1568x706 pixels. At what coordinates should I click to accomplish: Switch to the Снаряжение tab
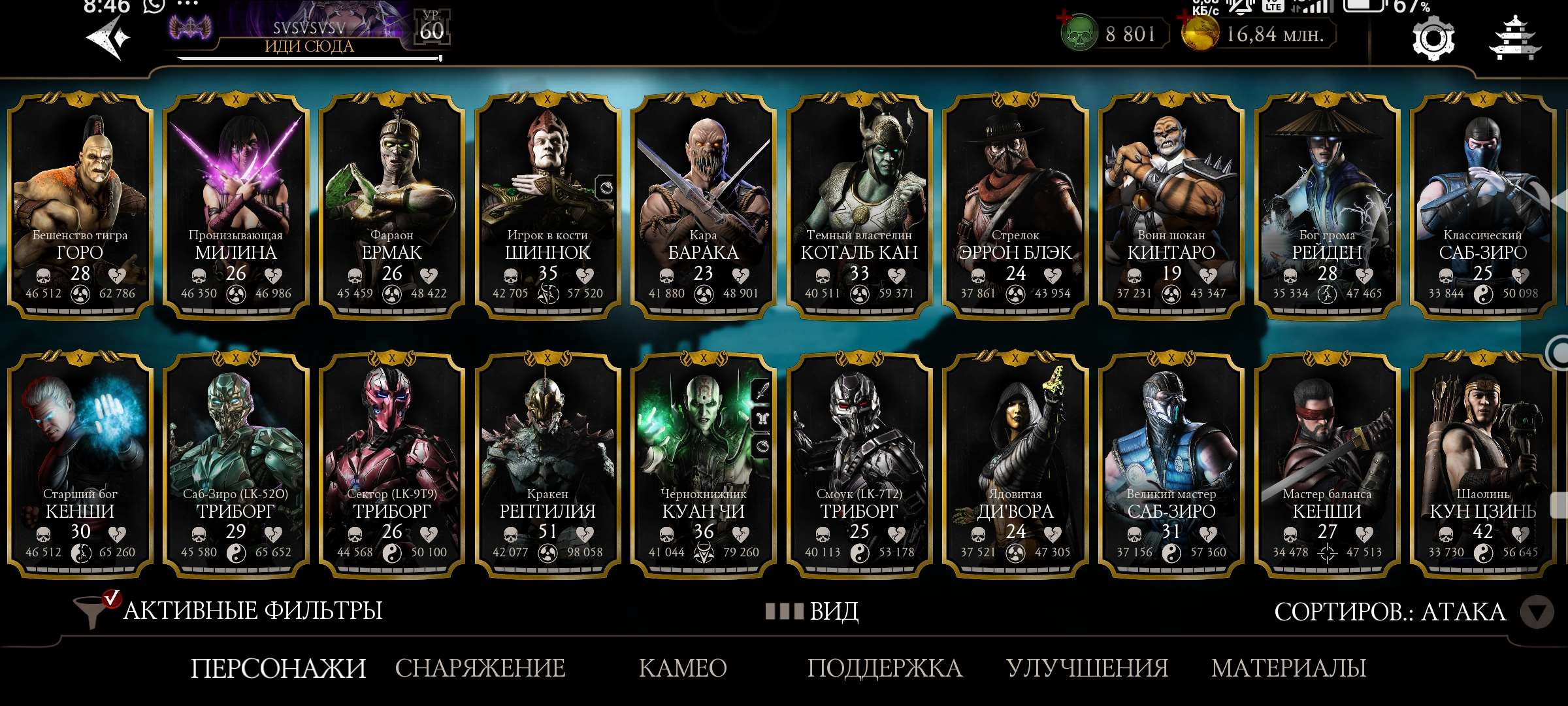tap(480, 668)
